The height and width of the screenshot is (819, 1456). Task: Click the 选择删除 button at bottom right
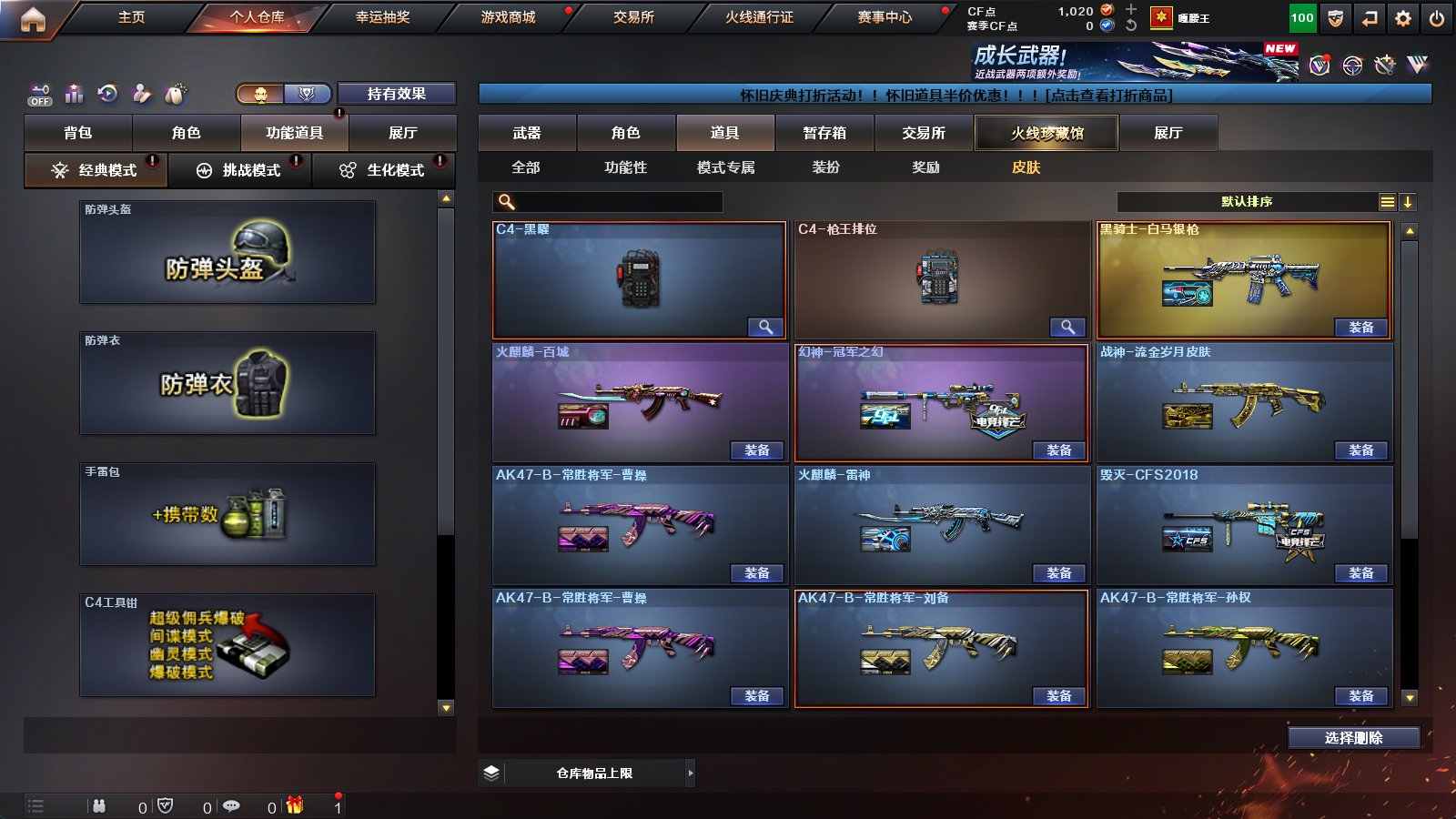pyautogui.click(x=1353, y=738)
